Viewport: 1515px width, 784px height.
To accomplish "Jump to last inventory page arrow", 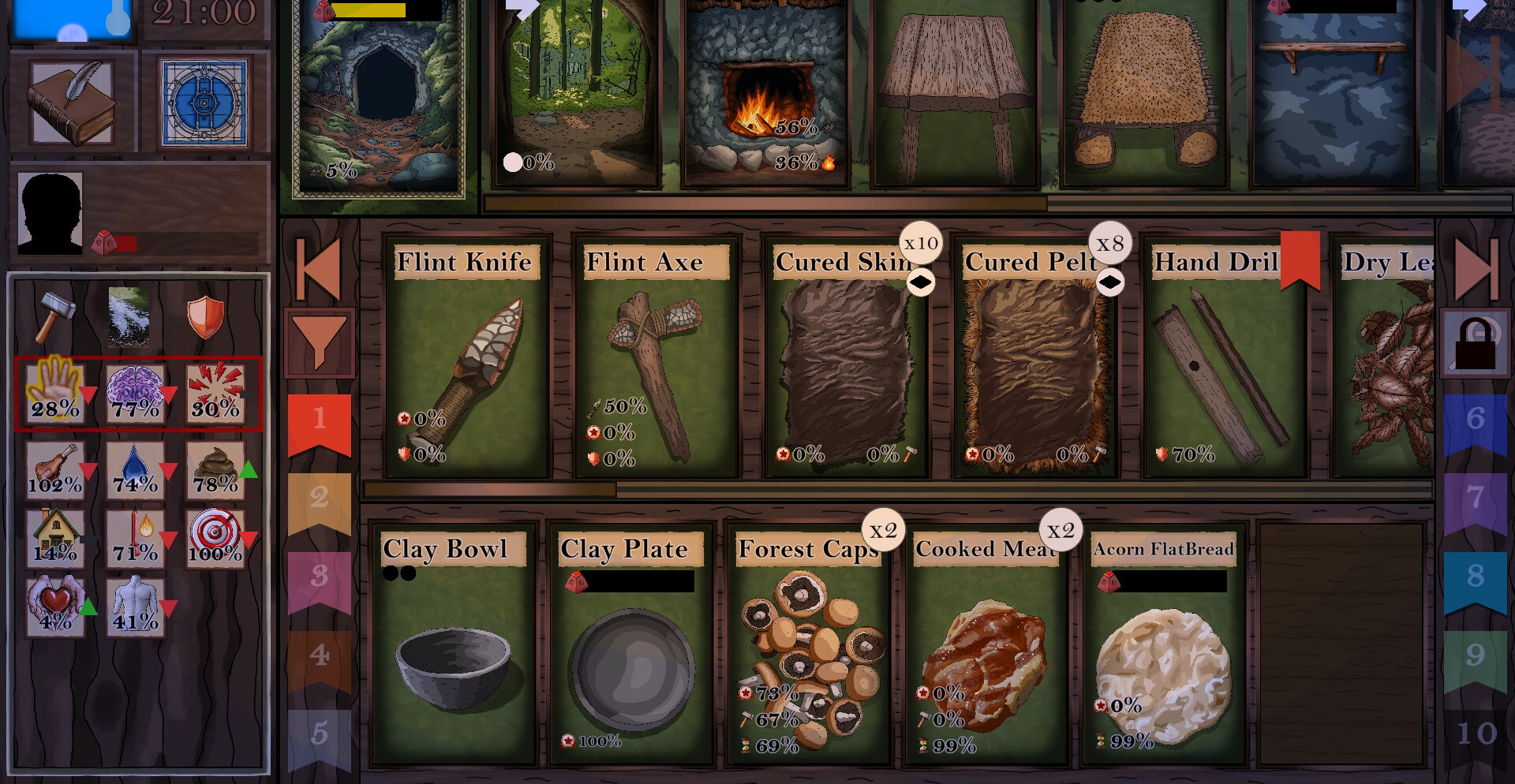I will [1475, 269].
